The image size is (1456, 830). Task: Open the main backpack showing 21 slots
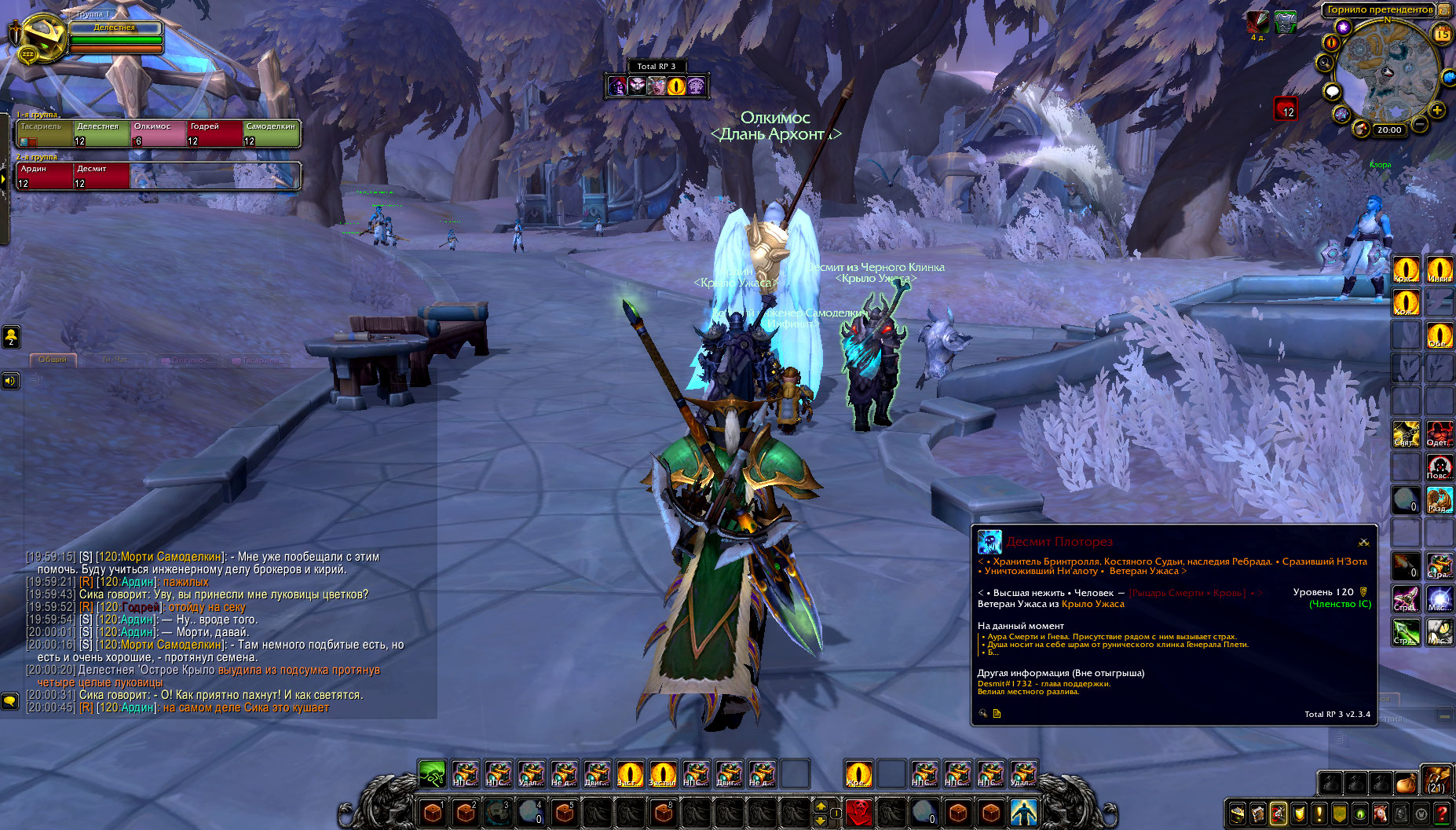(x=1436, y=781)
